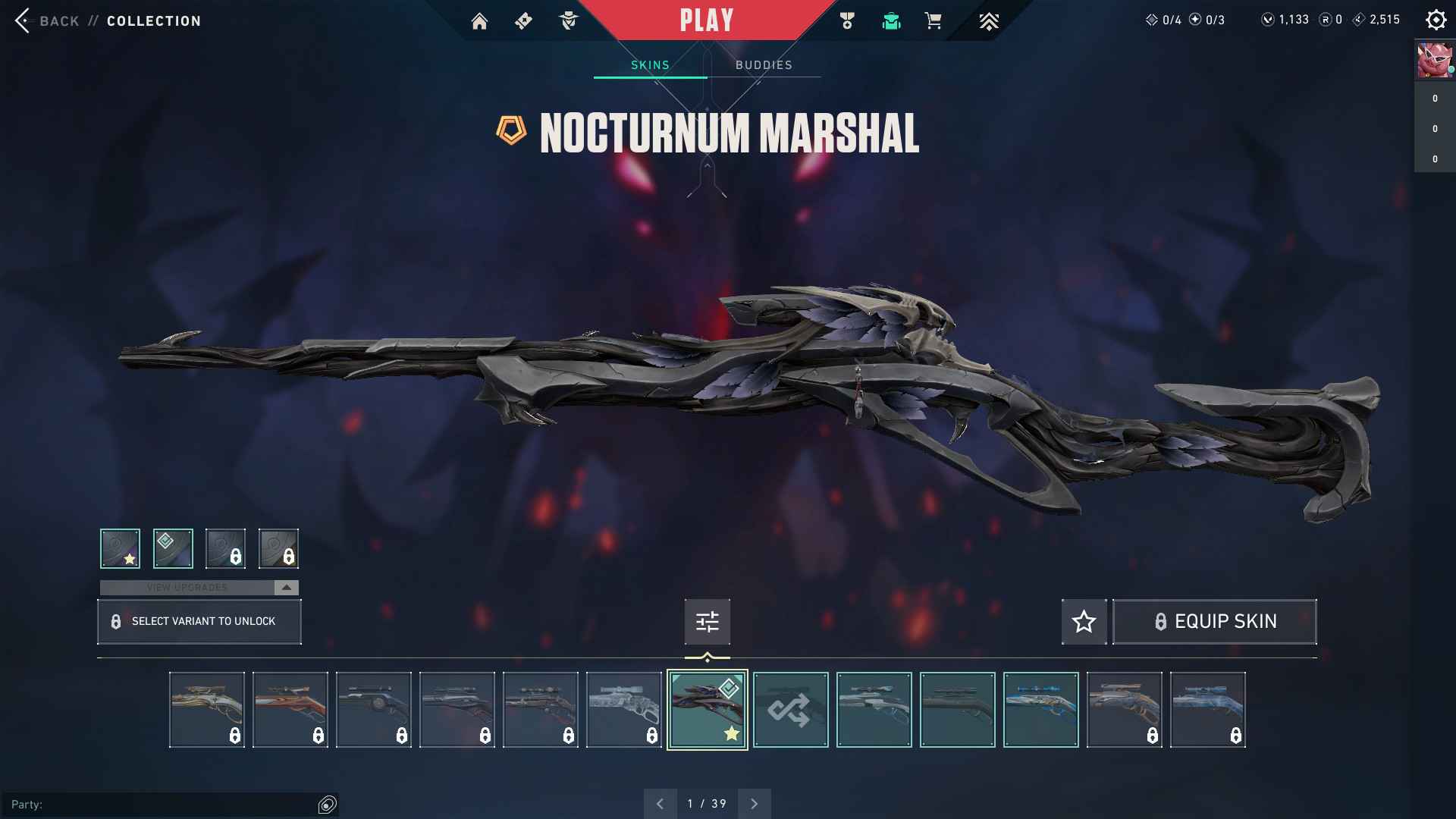
Task: Select the Skins tab
Action: coord(650,65)
